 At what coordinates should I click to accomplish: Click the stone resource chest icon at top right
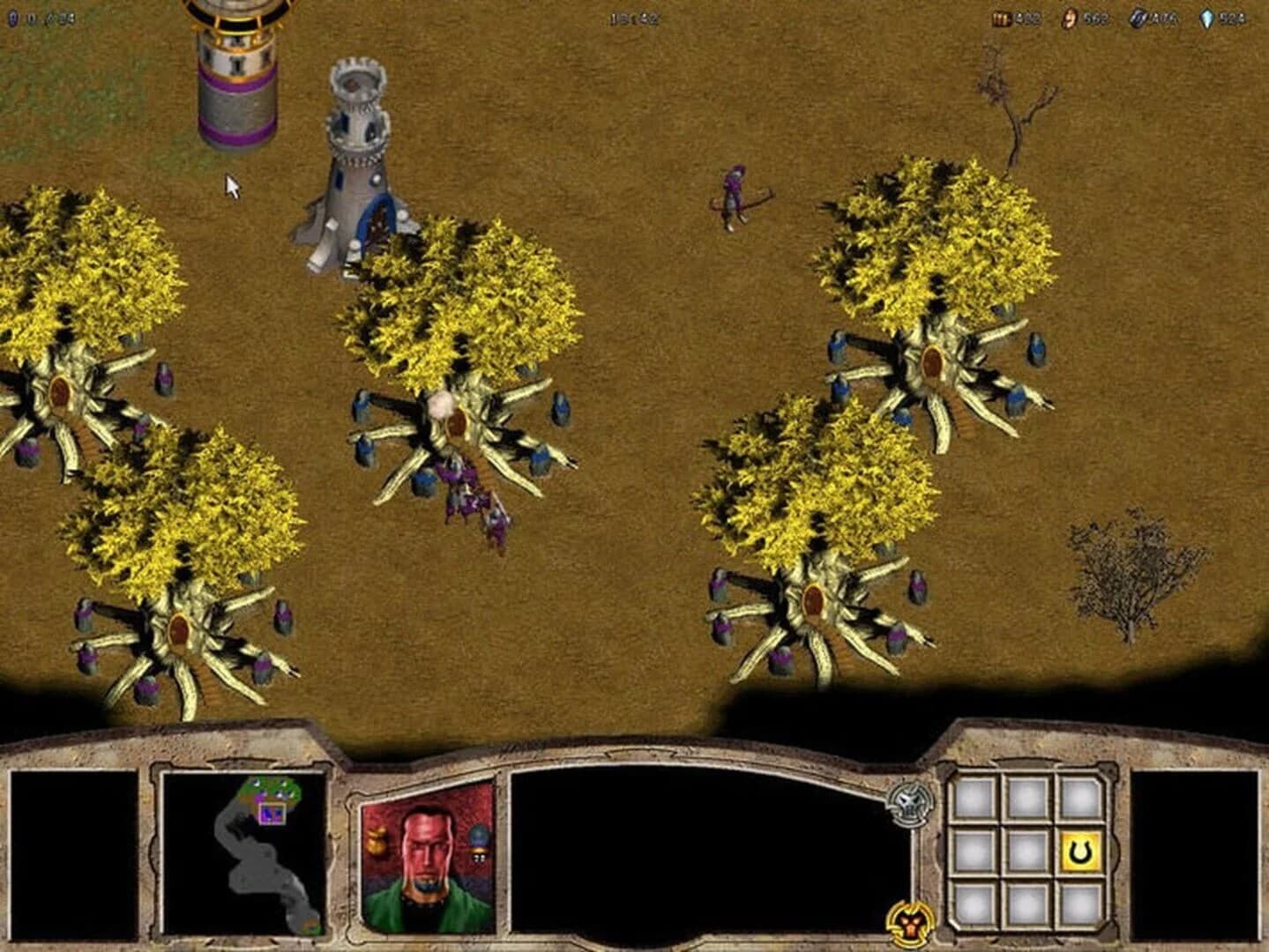point(1003,17)
